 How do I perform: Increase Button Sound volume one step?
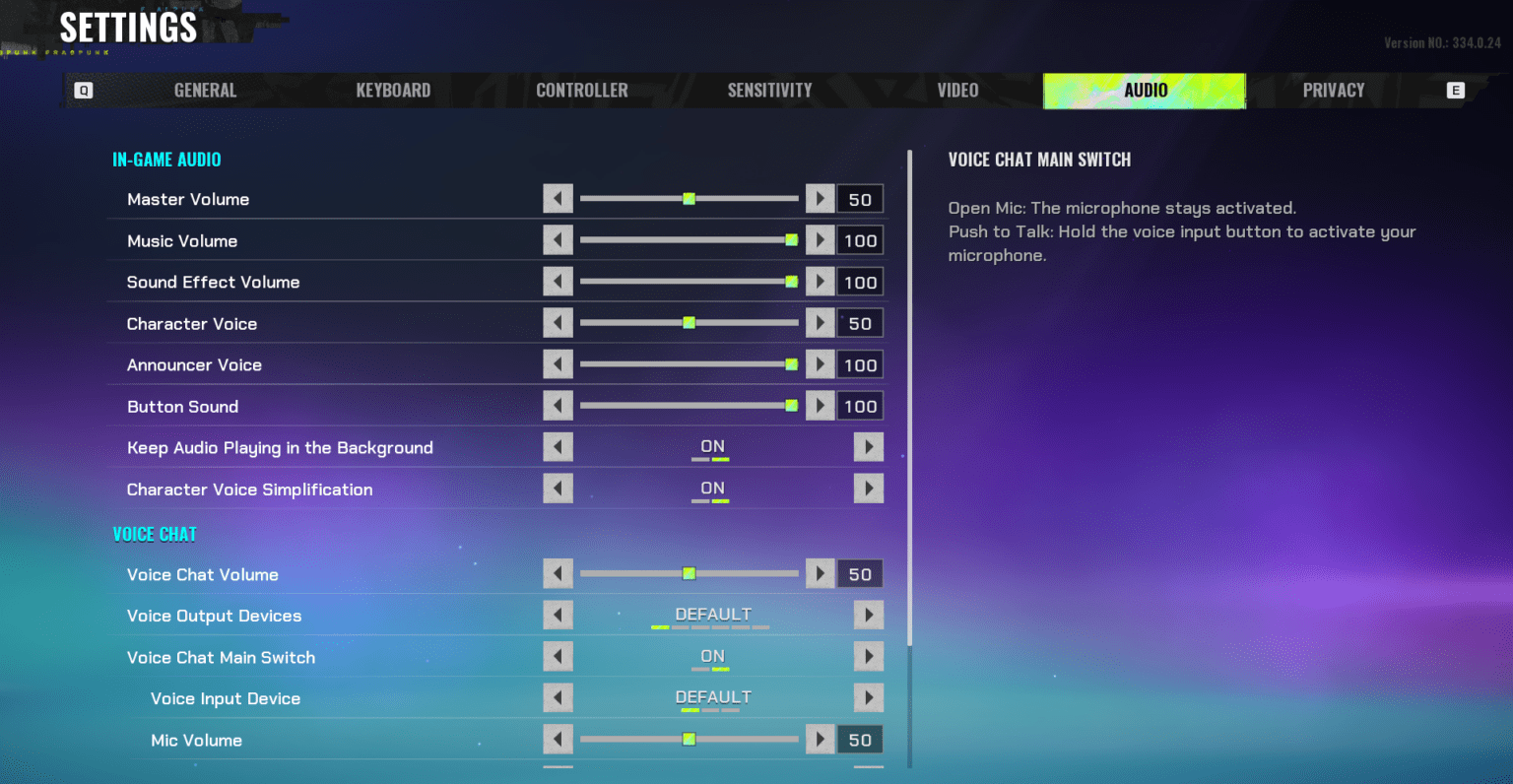click(820, 405)
